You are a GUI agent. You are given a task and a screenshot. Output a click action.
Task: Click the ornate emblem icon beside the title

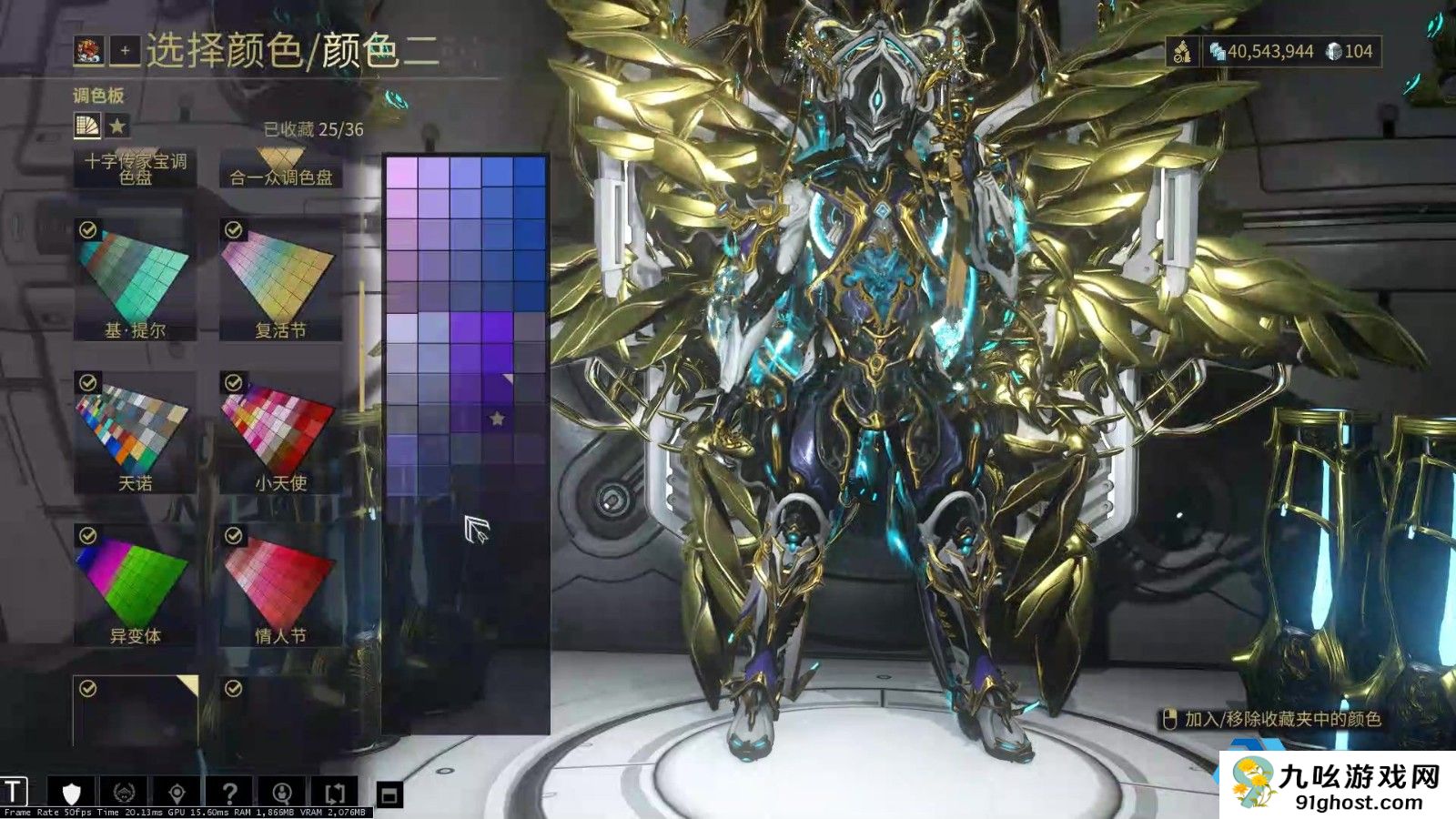[x=88, y=51]
